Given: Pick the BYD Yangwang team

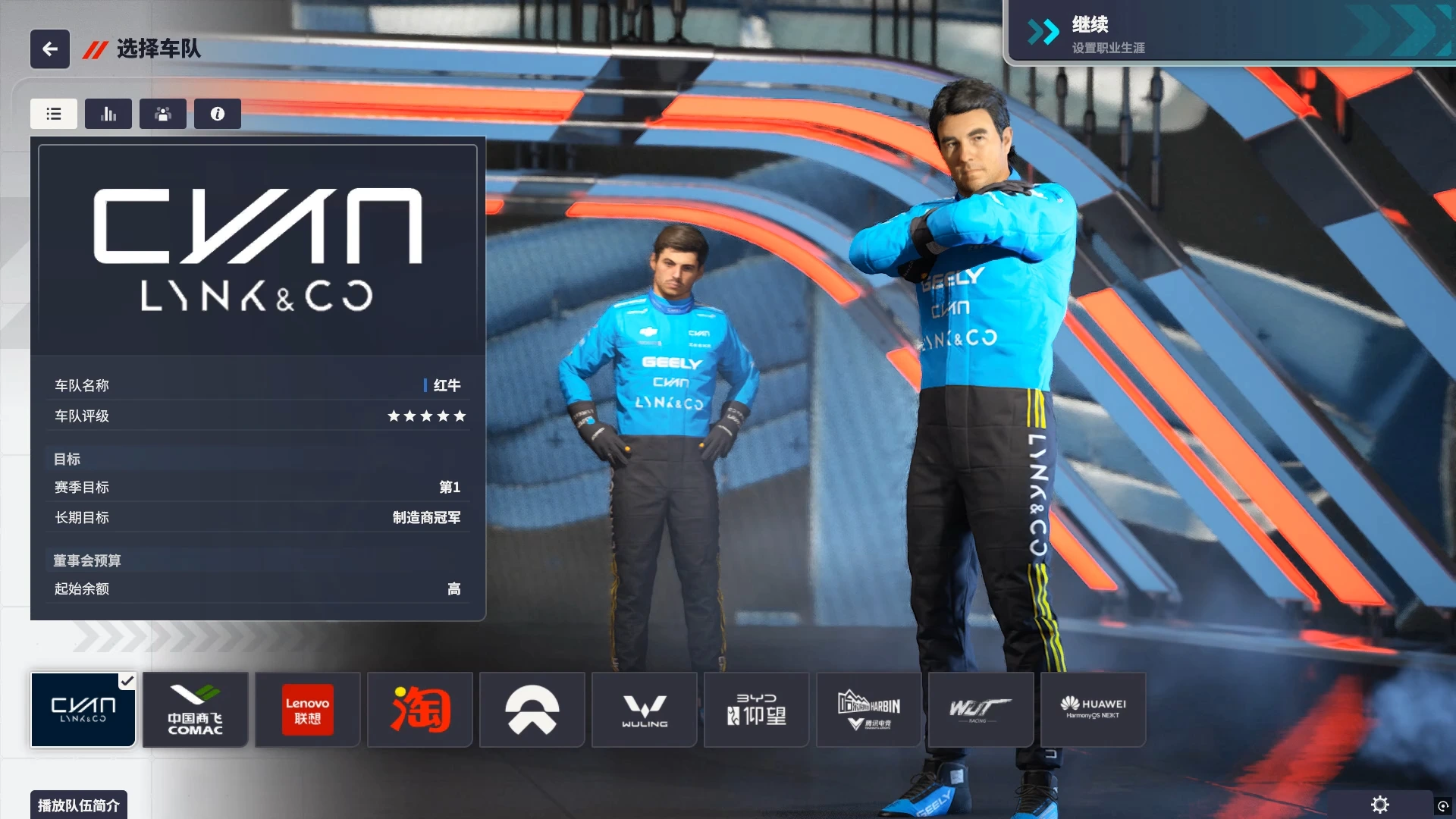Looking at the screenshot, I should point(757,710).
